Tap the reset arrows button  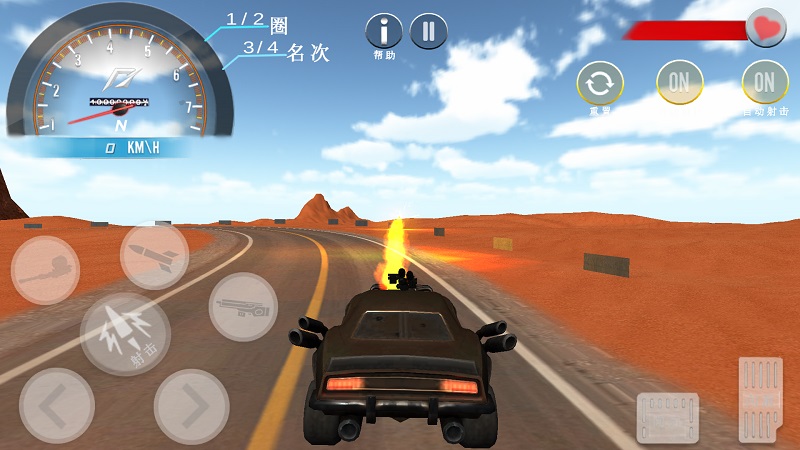(600, 84)
